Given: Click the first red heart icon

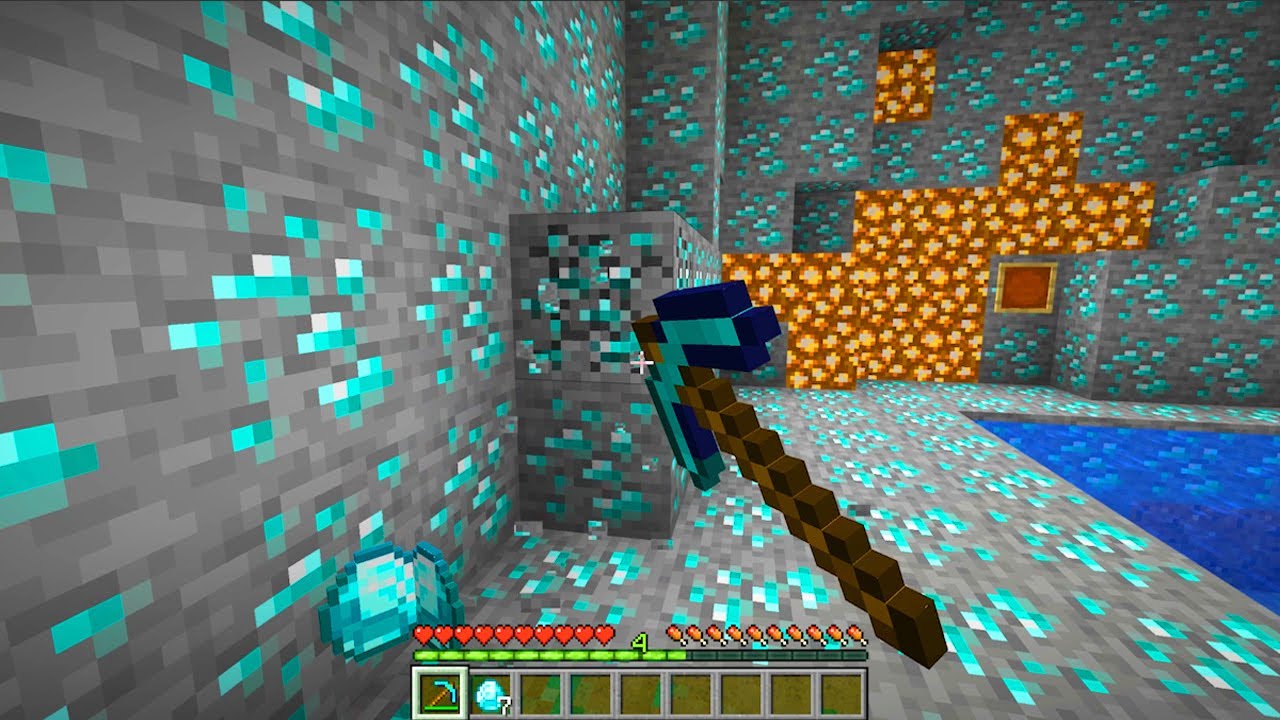Looking at the screenshot, I should [x=423, y=633].
